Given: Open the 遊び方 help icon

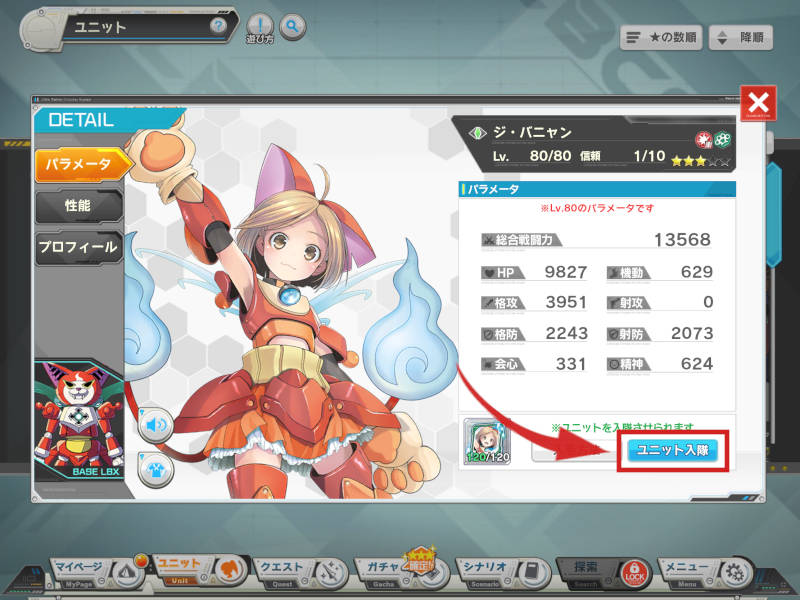Looking at the screenshot, I should tap(259, 27).
